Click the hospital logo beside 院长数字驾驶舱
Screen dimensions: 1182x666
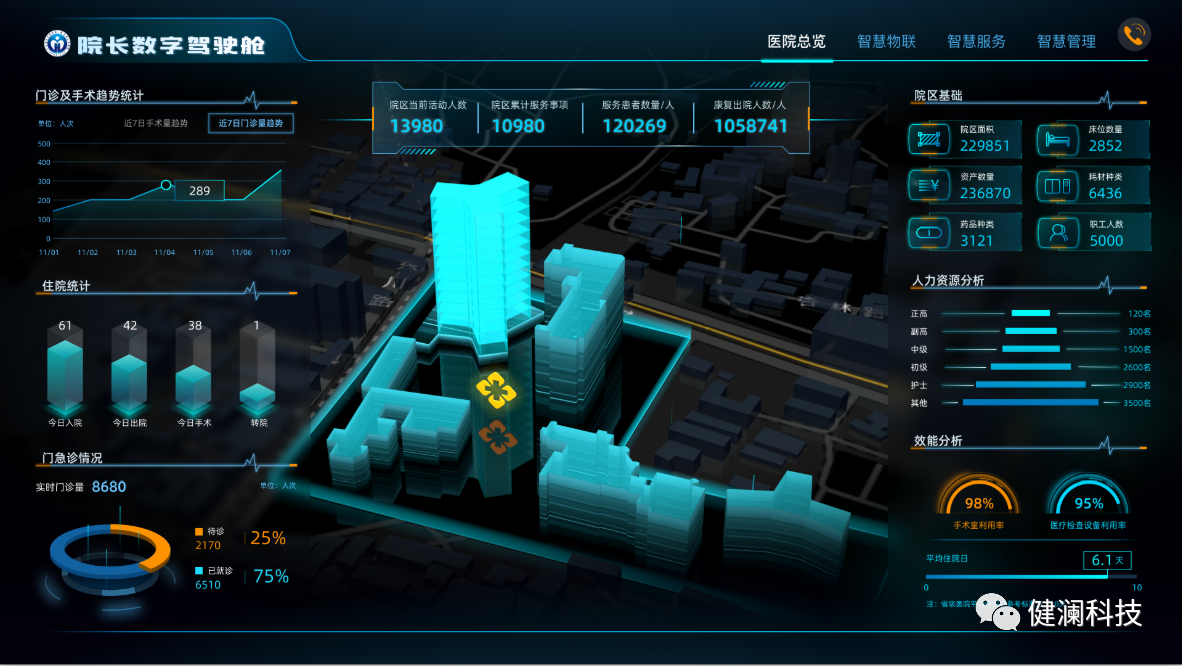58,44
